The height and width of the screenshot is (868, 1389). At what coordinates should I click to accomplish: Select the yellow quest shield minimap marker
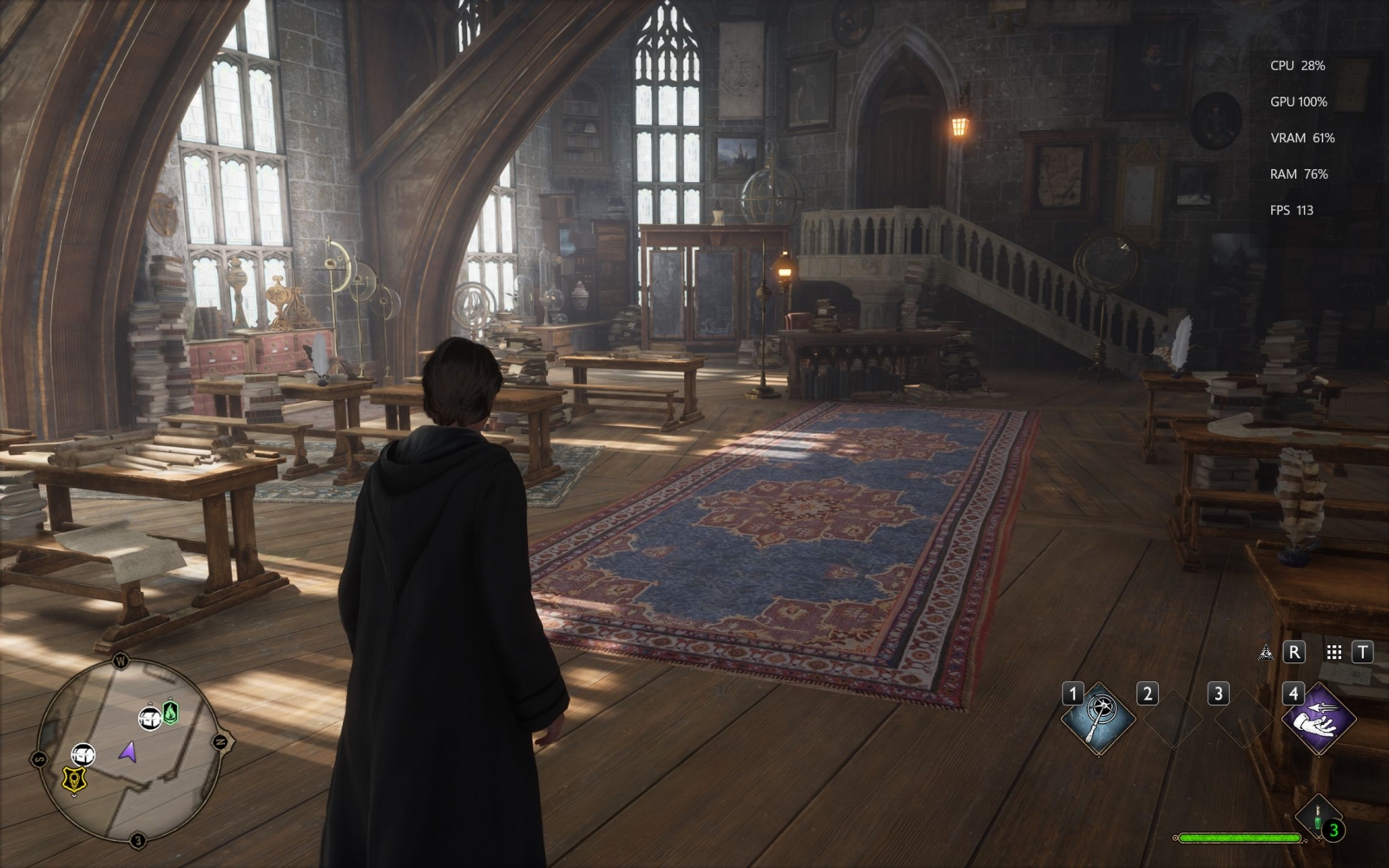pos(76,779)
